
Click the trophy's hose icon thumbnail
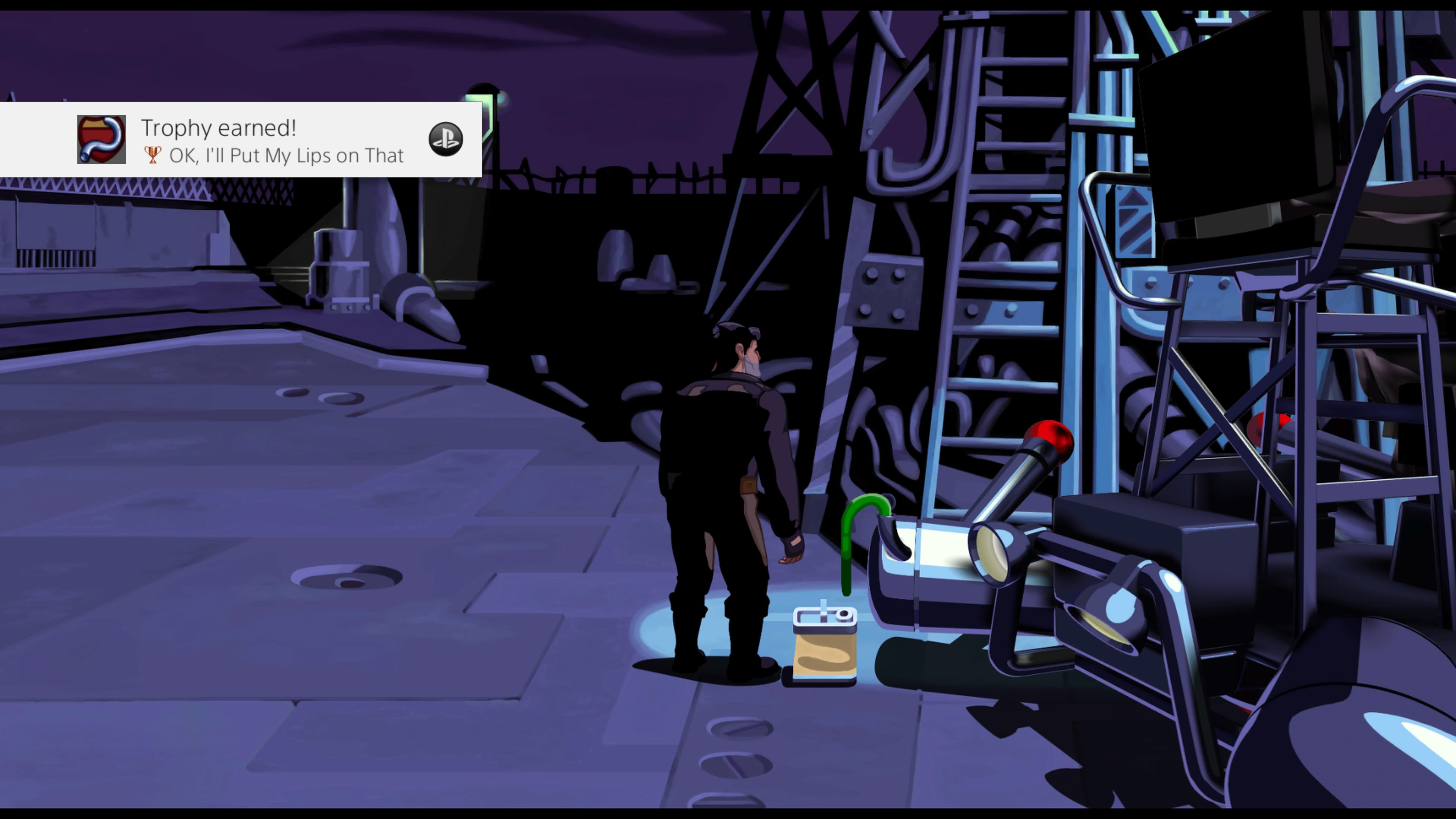click(102, 140)
